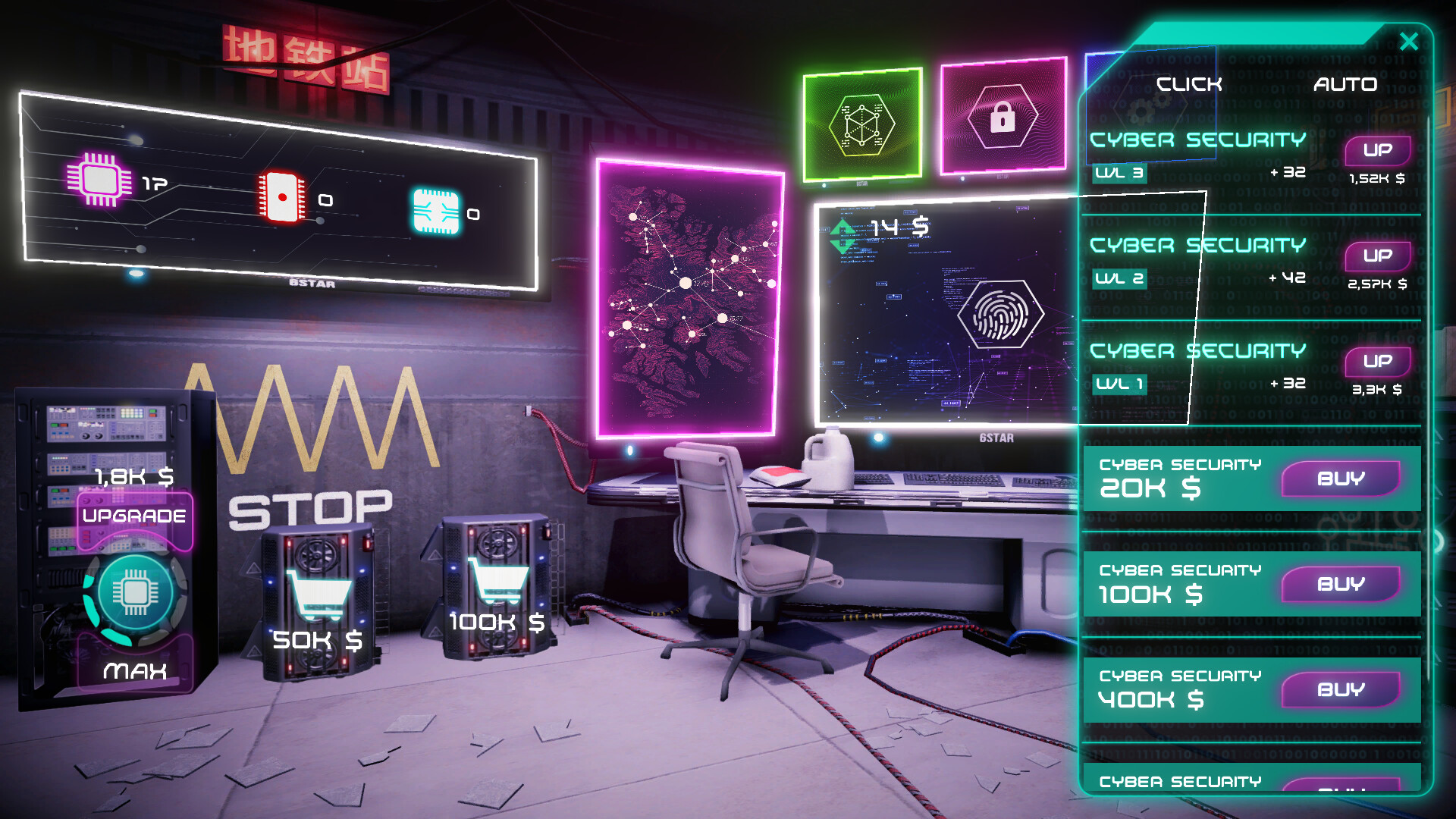Switch to the CLICK tab
Image resolution: width=1456 pixels, height=819 pixels.
tap(1189, 84)
